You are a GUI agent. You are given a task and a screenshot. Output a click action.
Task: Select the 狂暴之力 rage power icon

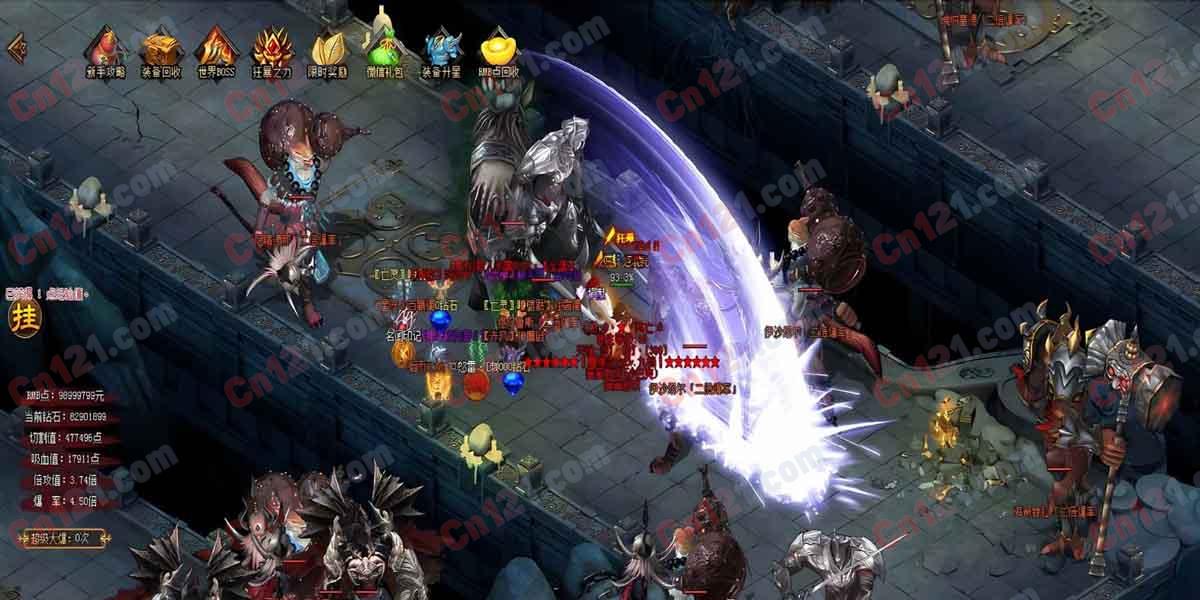coord(271,51)
